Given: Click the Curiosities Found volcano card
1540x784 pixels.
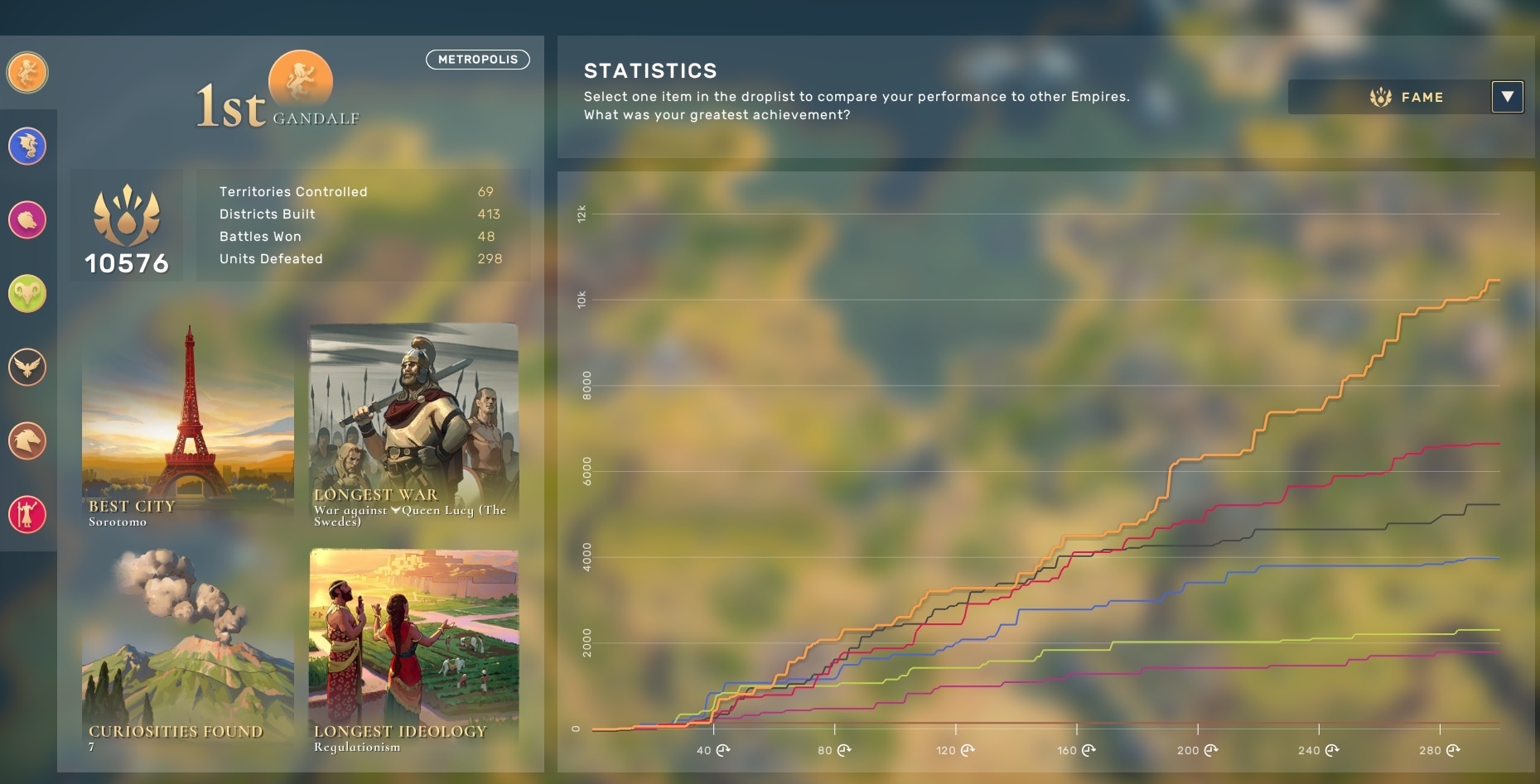Looking at the screenshot, I should click(x=187, y=654).
